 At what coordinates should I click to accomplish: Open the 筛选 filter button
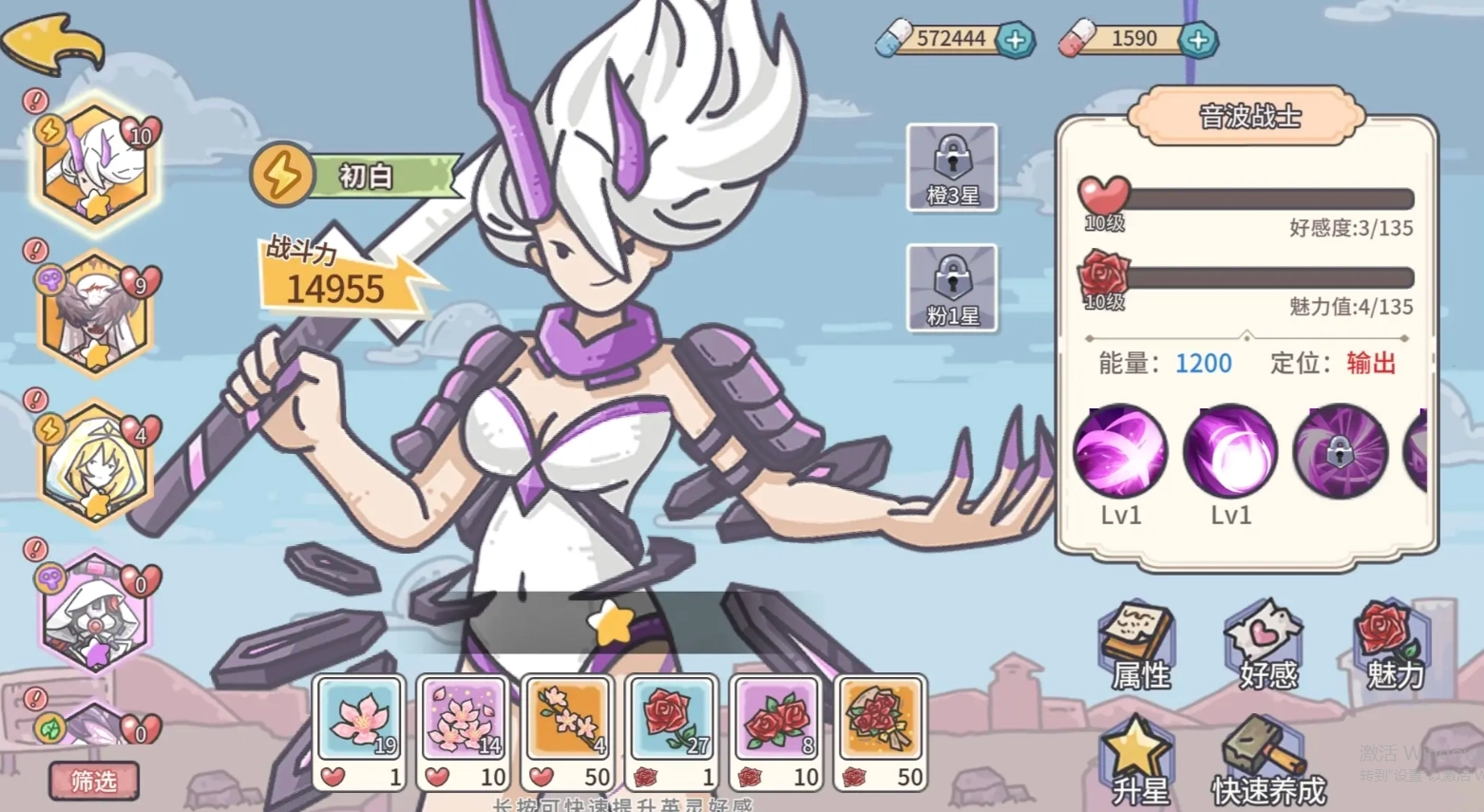point(94,781)
